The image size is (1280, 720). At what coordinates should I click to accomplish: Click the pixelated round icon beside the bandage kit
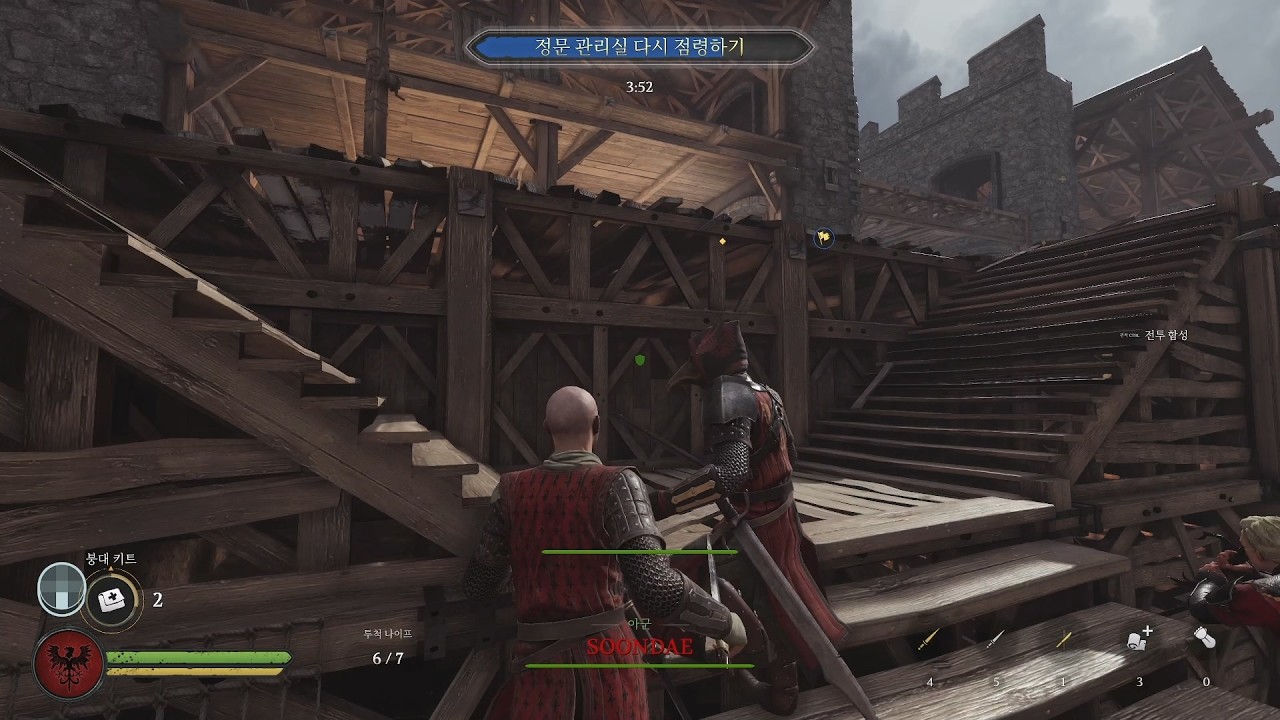pos(61,588)
